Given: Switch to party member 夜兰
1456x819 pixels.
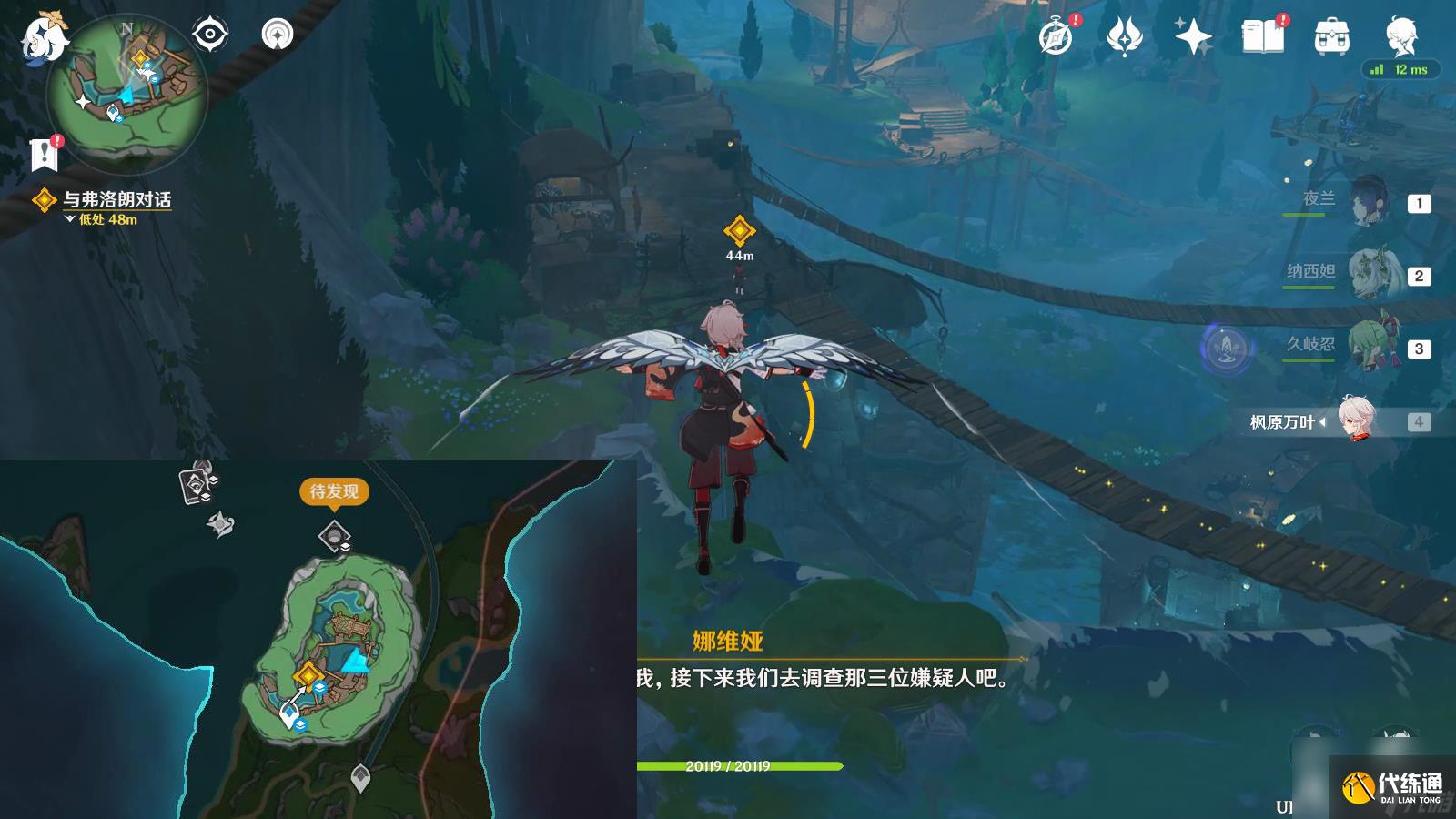Looking at the screenshot, I should (x=1365, y=201).
